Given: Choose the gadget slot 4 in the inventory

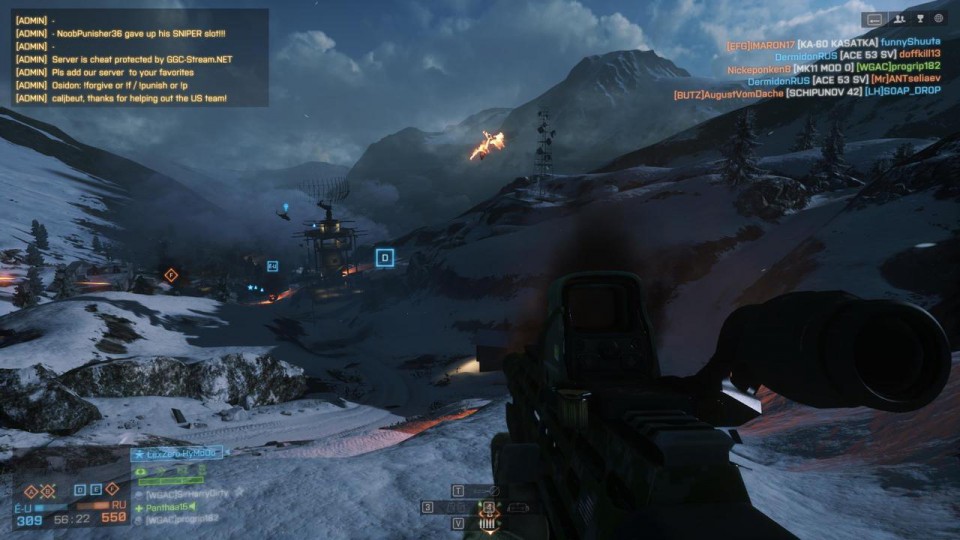Looking at the screenshot, I should click(x=489, y=508).
